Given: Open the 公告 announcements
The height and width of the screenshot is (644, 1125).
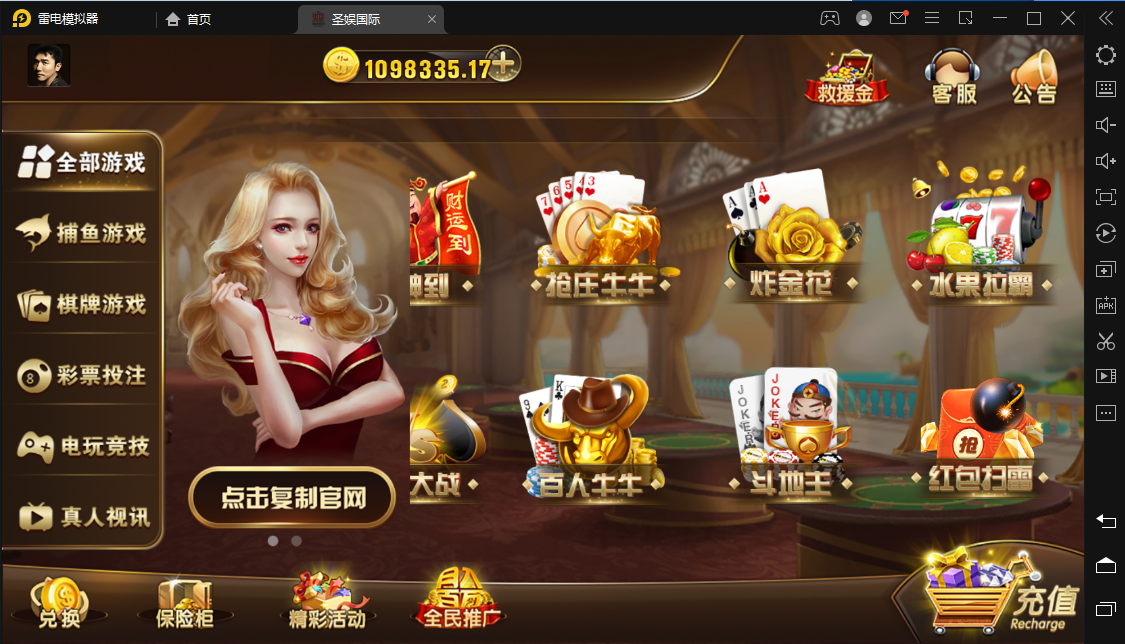Looking at the screenshot, I should [x=1033, y=76].
